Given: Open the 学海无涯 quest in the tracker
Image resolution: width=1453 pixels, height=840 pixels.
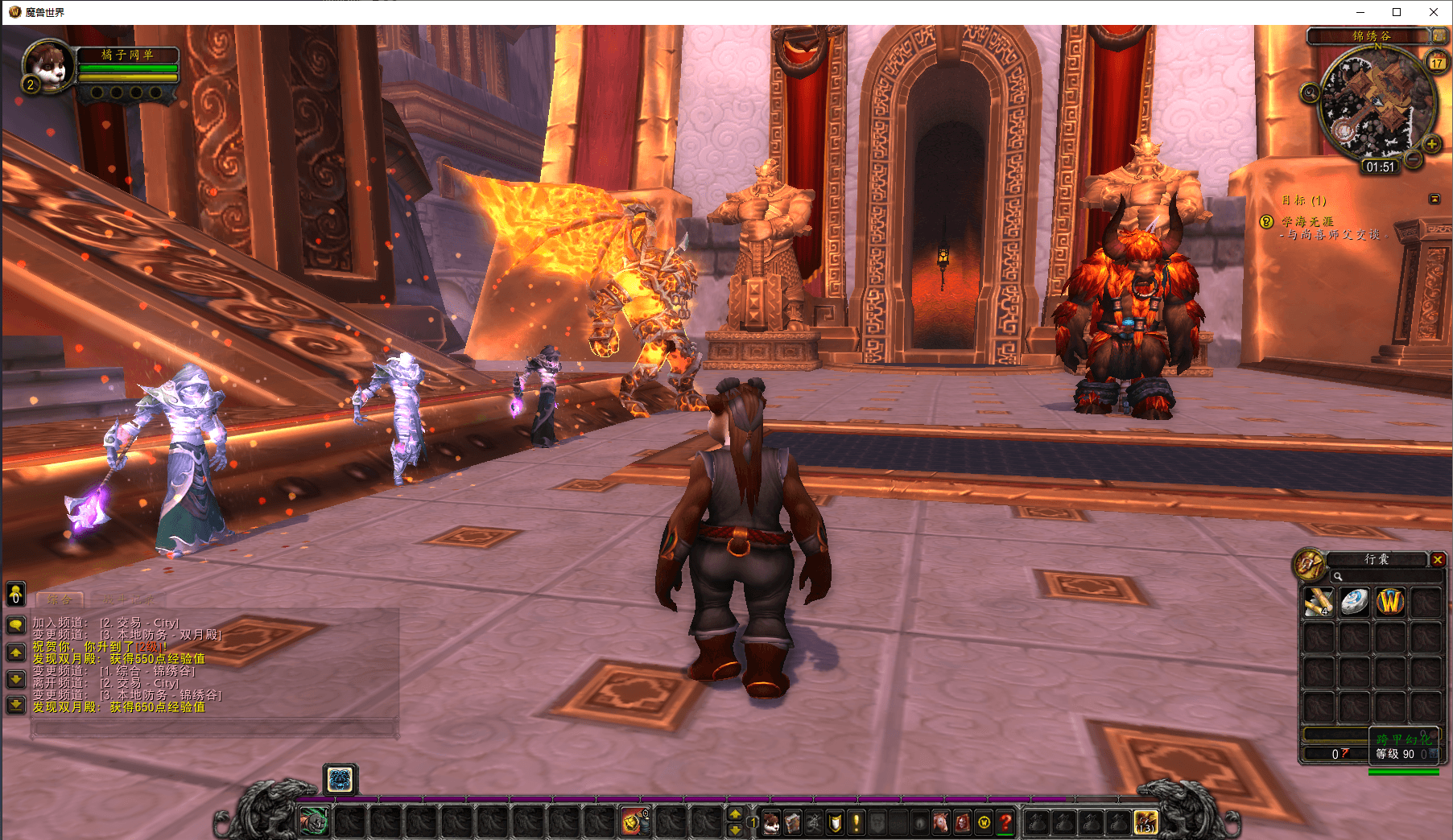Looking at the screenshot, I should click(1307, 221).
